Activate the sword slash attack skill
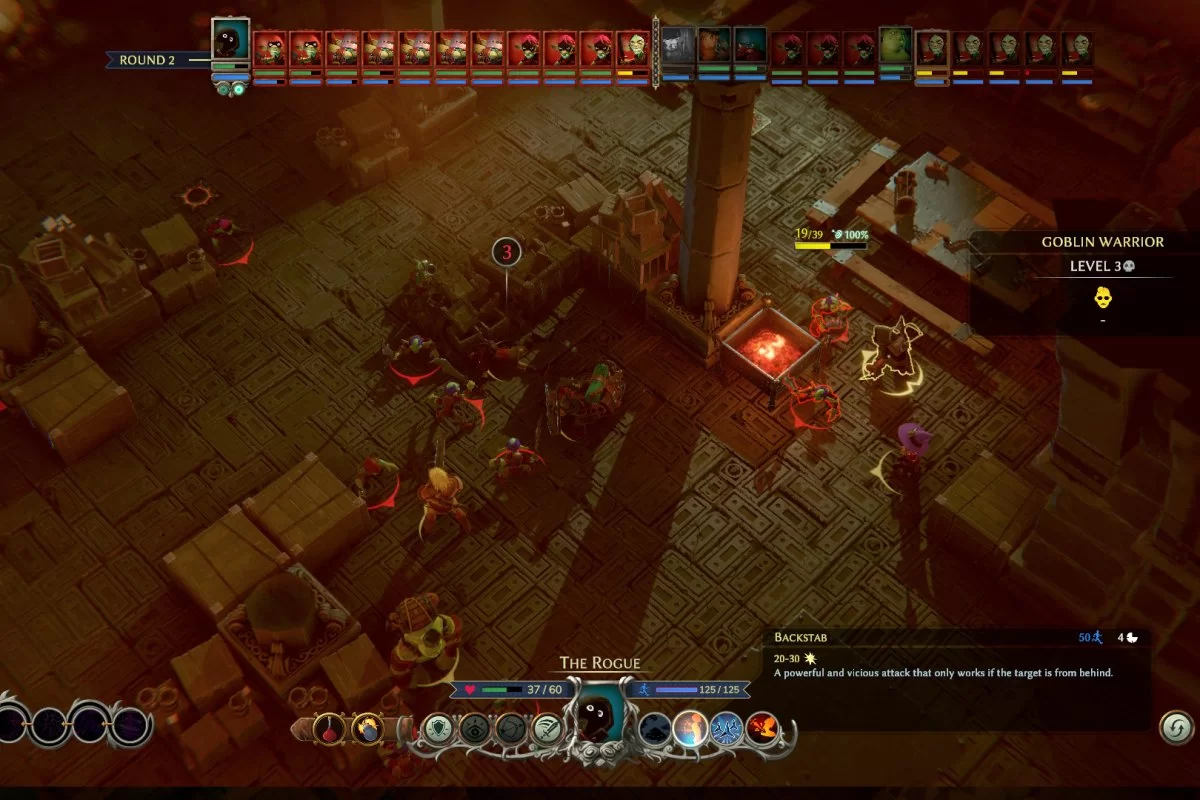The width and height of the screenshot is (1200, 800). click(547, 728)
